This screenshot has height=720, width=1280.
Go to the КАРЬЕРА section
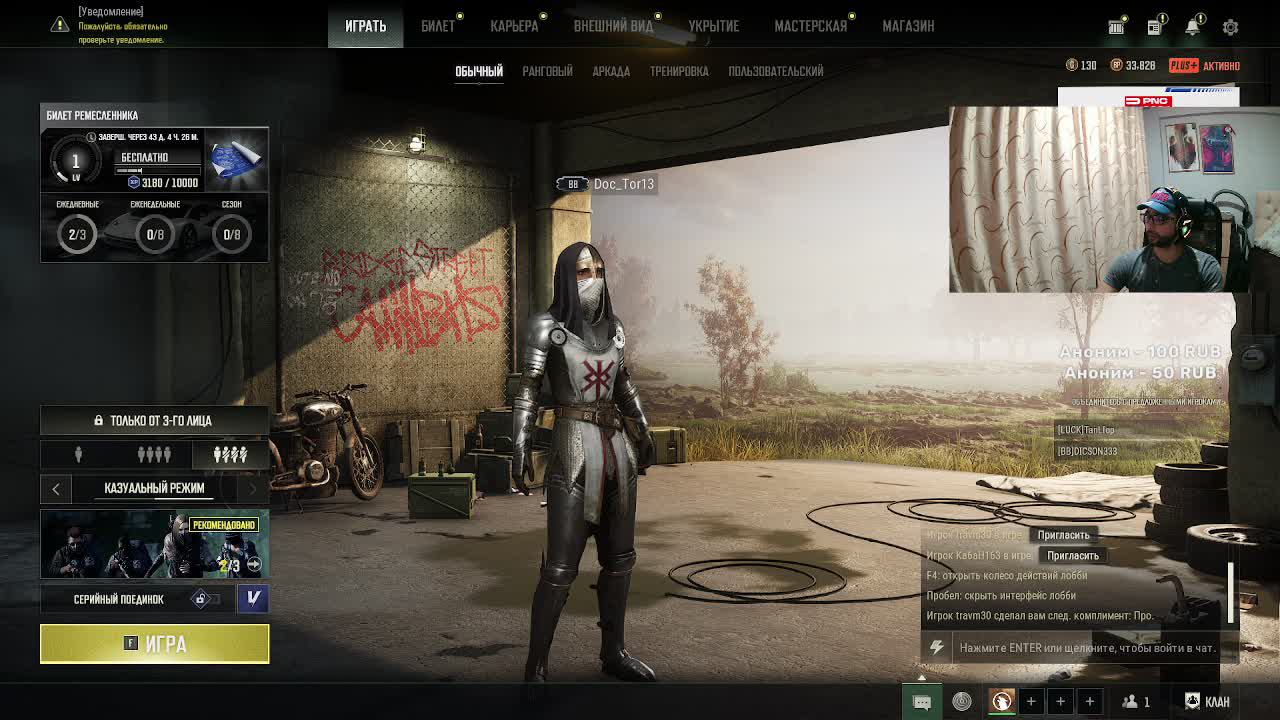click(514, 26)
